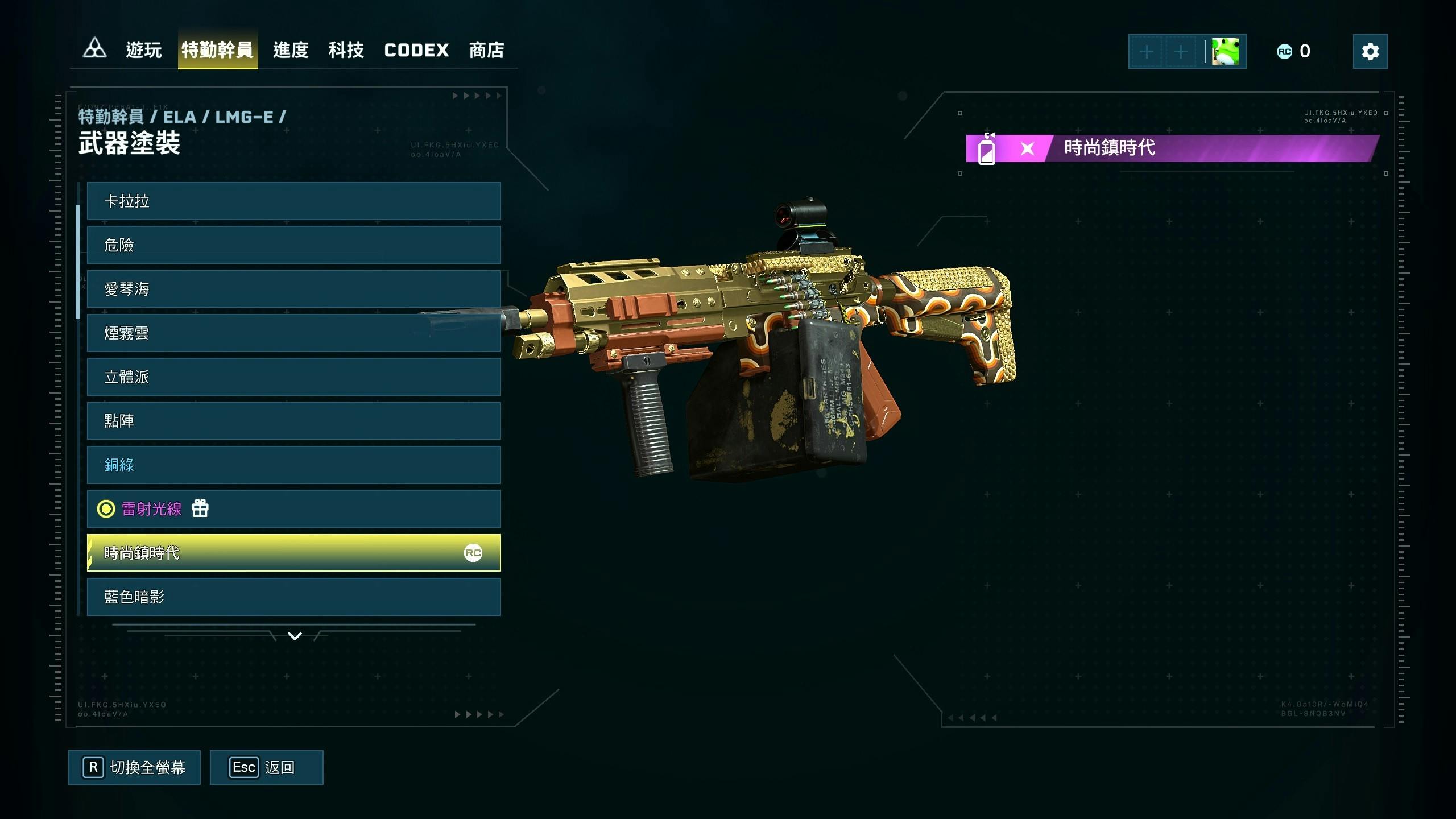Pick the 煙霧雲 weapon skin
This screenshot has width=1456, height=819.
click(x=293, y=333)
